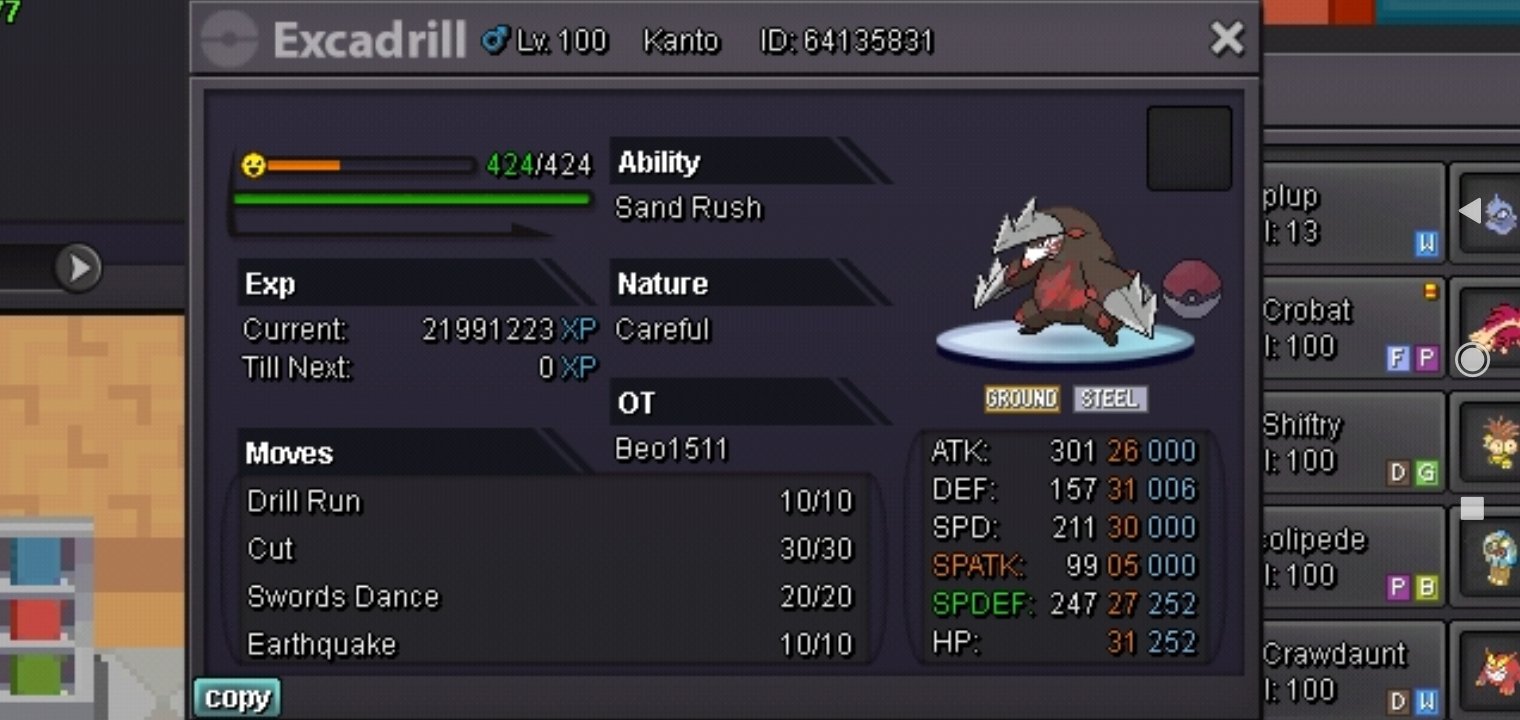1520x720 pixels.
Task: Close the Excadrill summary window
Action: click(x=1226, y=39)
